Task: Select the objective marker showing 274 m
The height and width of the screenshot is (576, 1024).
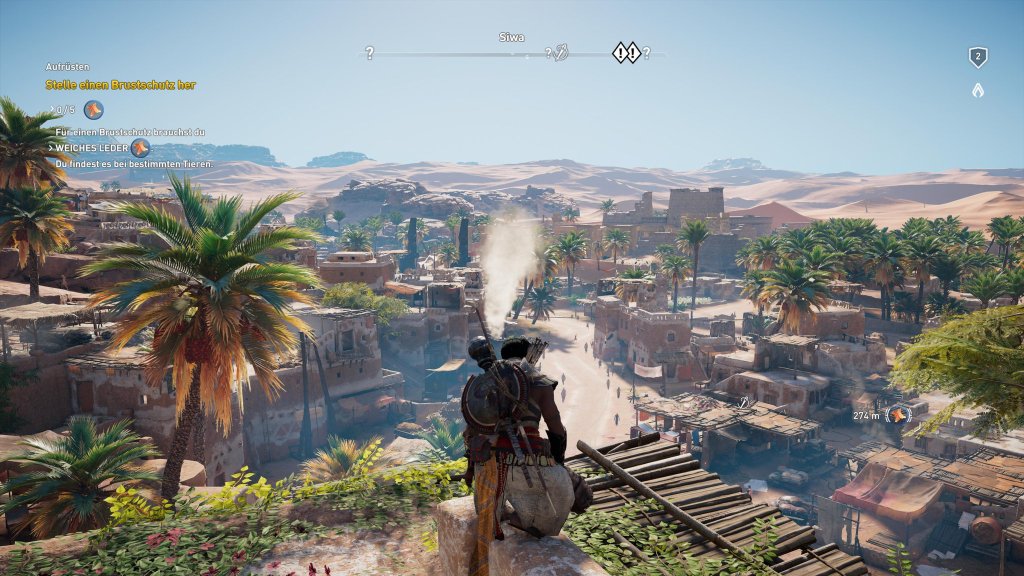Action: point(900,414)
